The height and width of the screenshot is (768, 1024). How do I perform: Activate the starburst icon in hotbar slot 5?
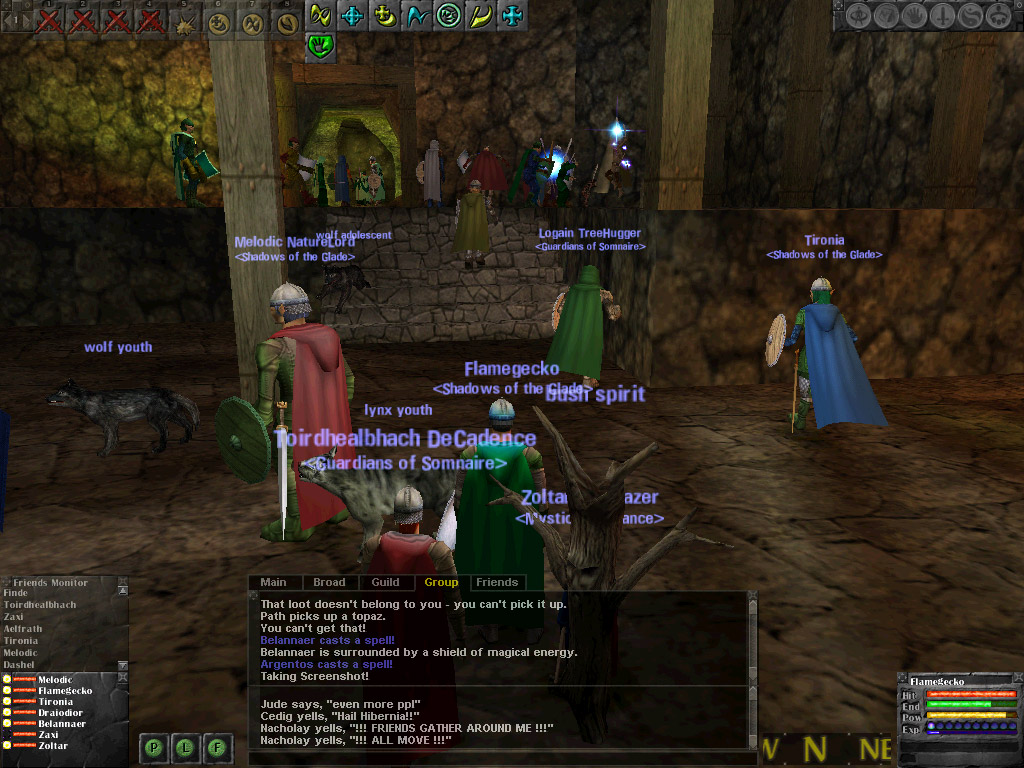click(185, 23)
